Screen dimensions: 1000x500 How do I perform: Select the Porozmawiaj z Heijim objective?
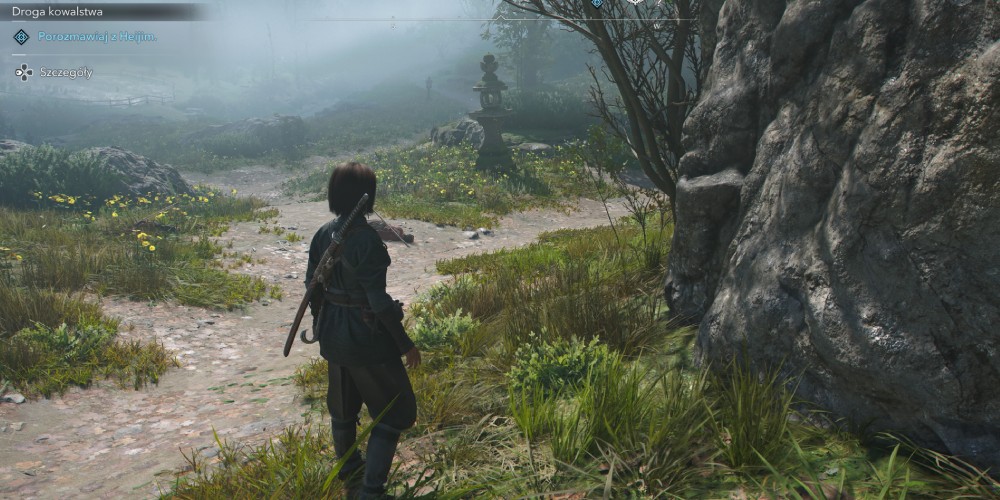[x=97, y=36]
